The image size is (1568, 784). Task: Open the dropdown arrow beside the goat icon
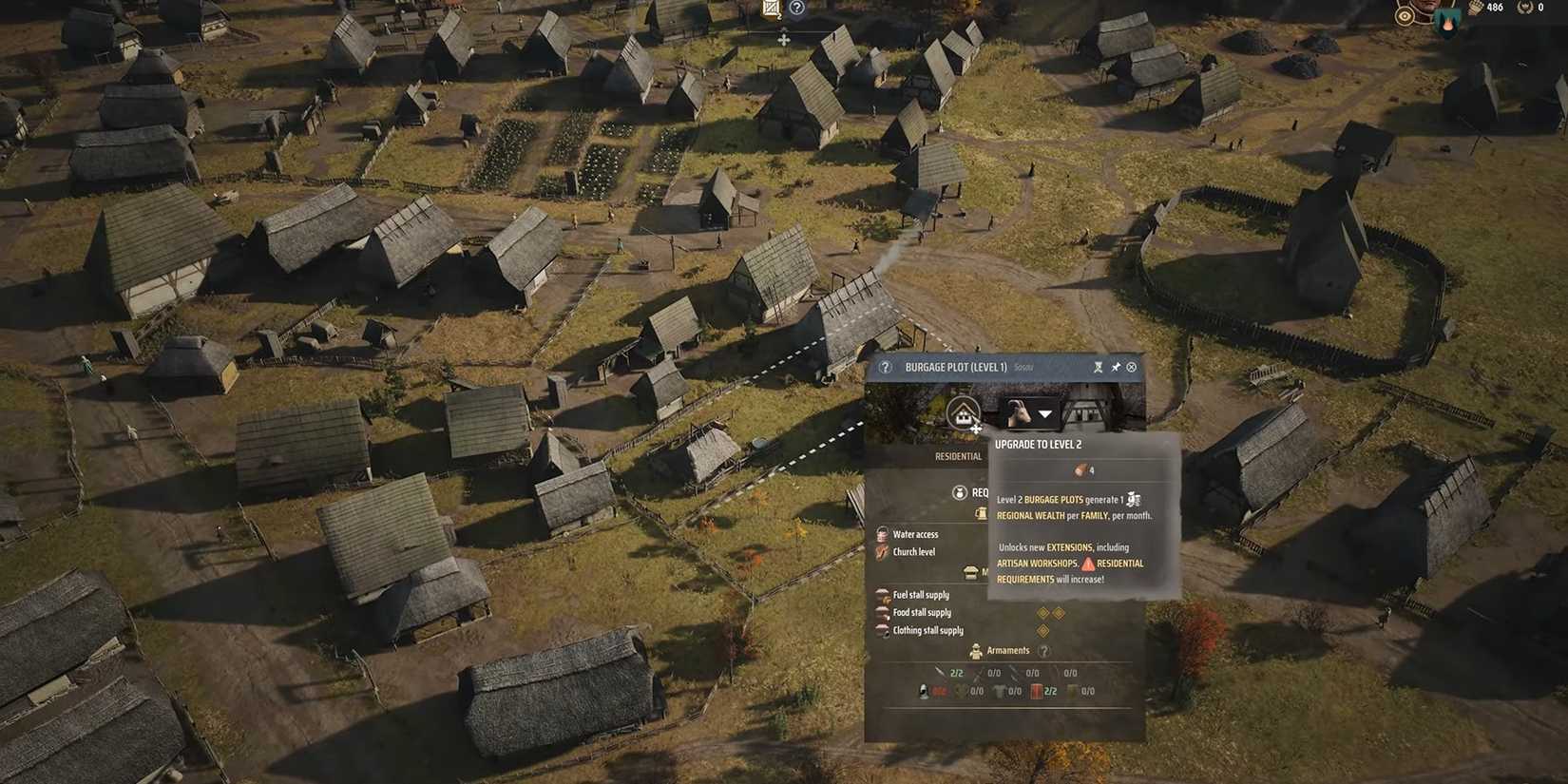pyautogui.click(x=1044, y=414)
